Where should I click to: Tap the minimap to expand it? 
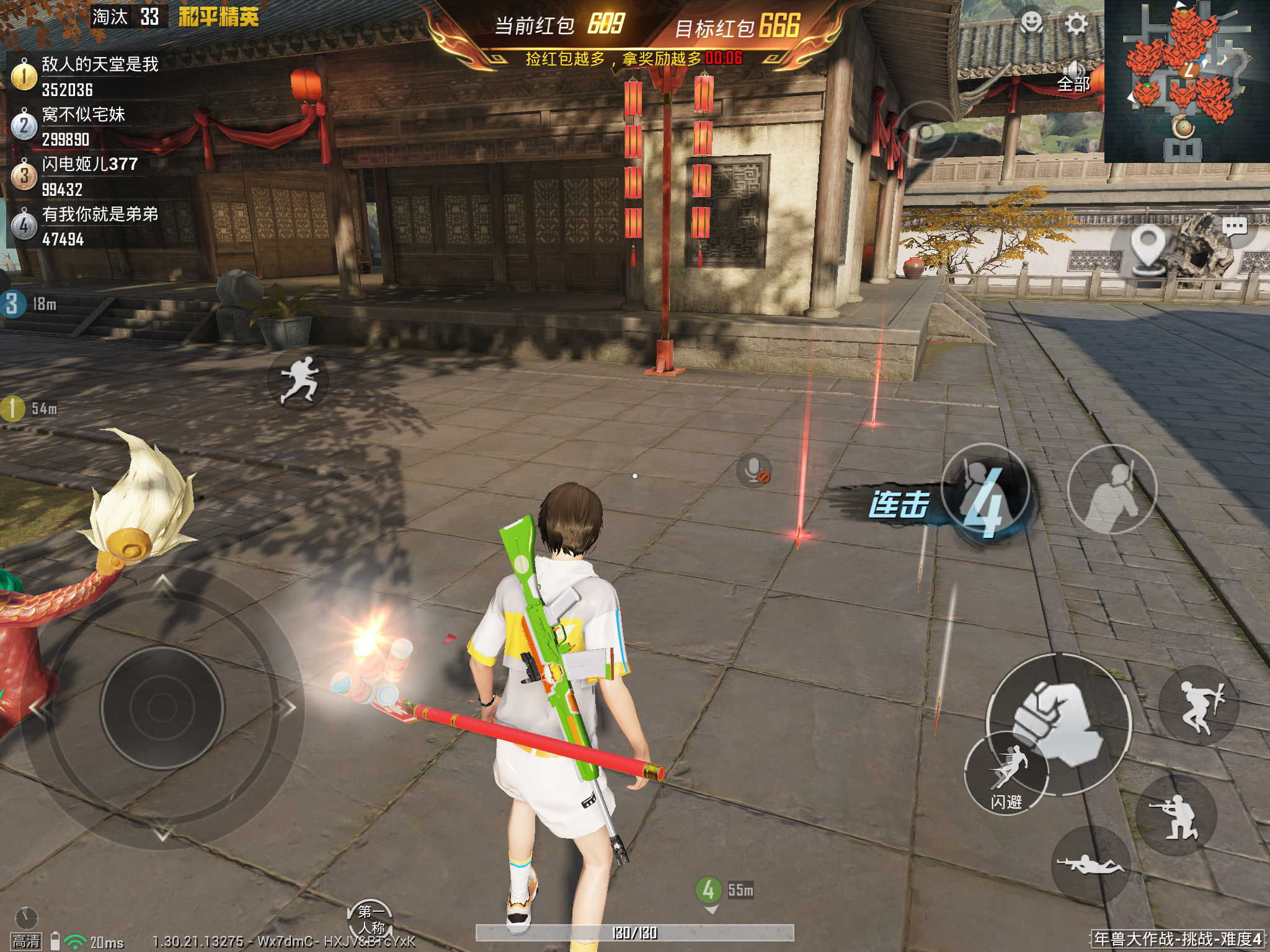click(x=1186, y=81)
